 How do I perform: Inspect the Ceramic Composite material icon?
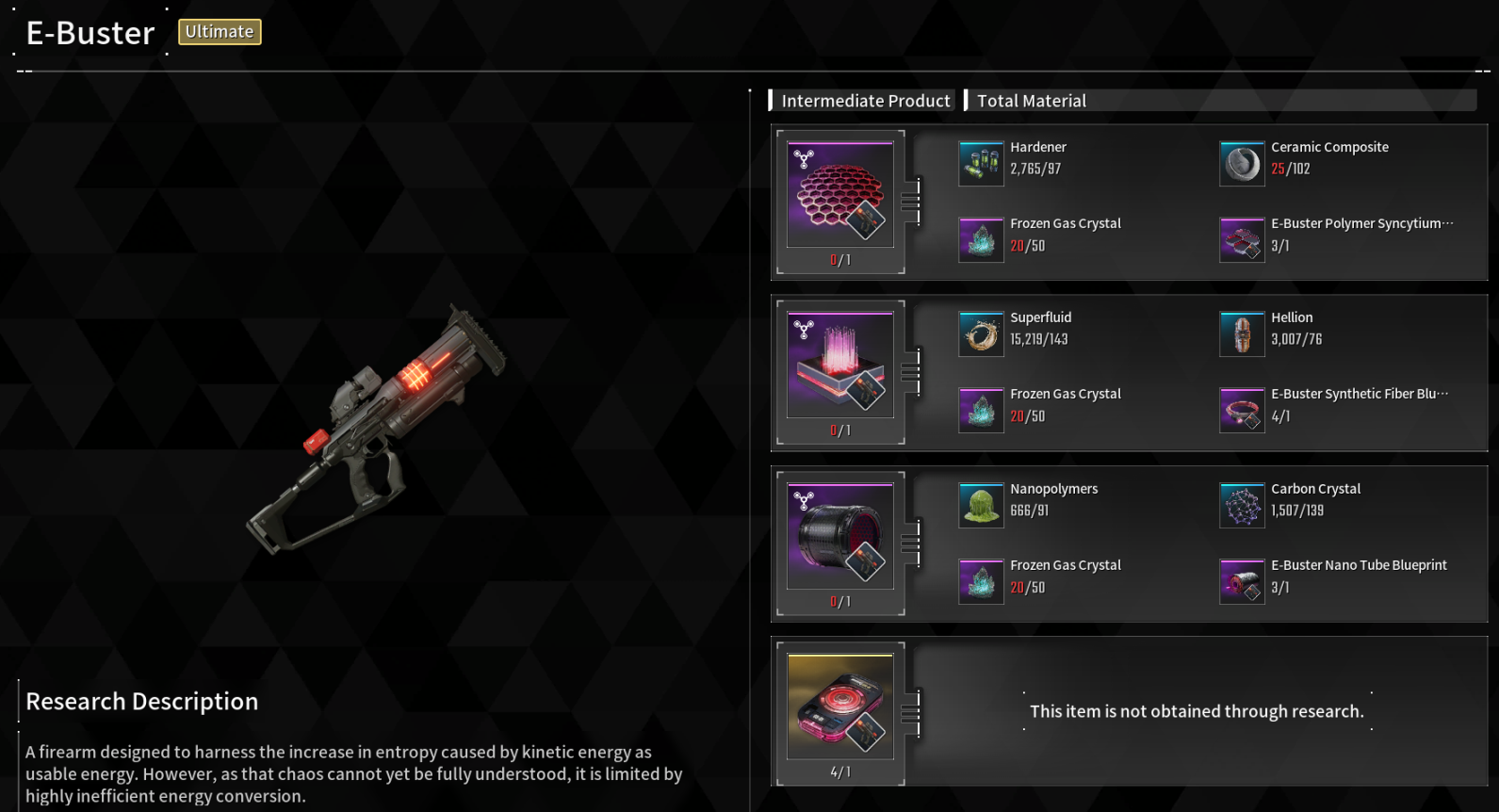click(1242, 164)
